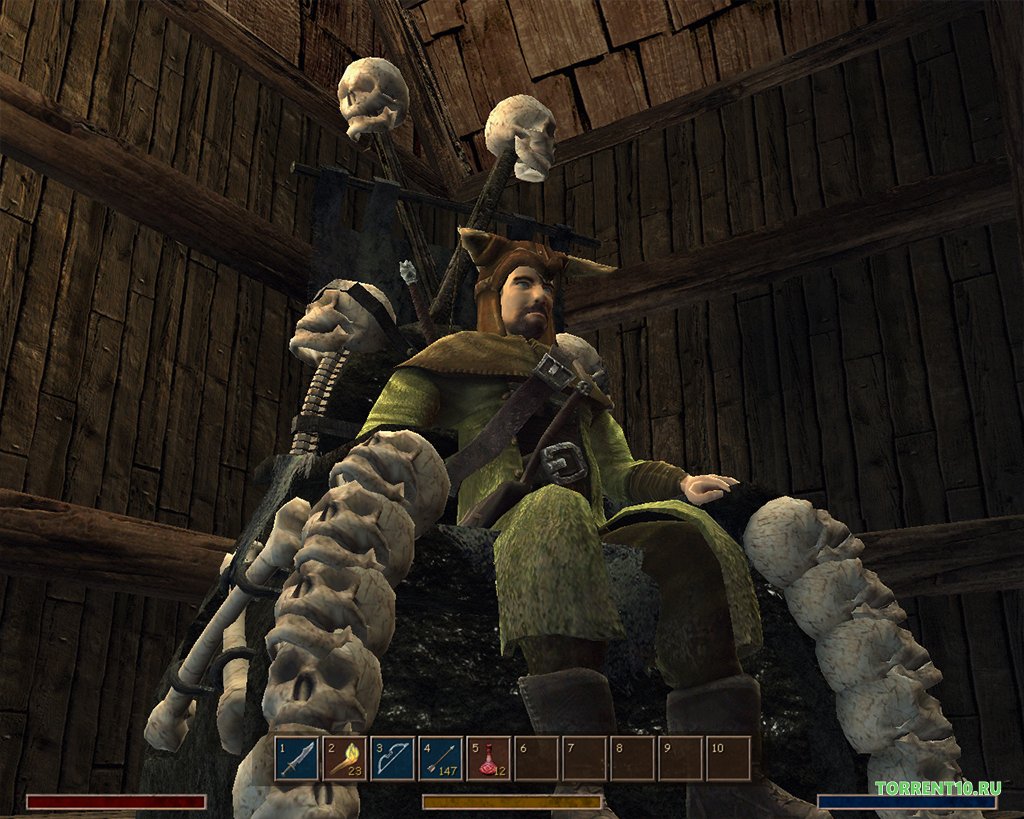The height and width of the screenshot is (819, 1024).
Task: Click empty quick slot number 6
Action: click(x=536, y=759)
